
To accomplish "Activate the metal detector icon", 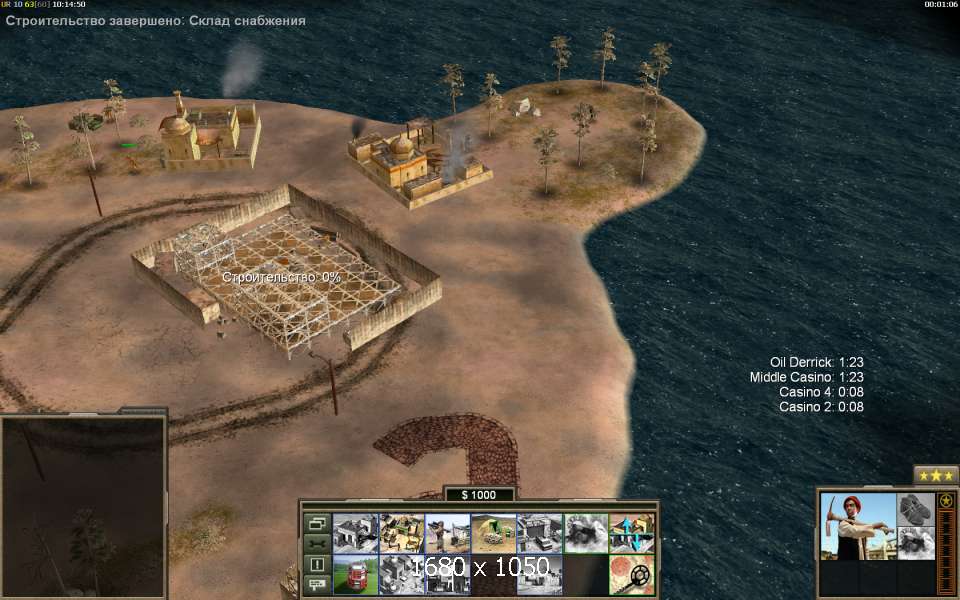I will pos(632,576).
